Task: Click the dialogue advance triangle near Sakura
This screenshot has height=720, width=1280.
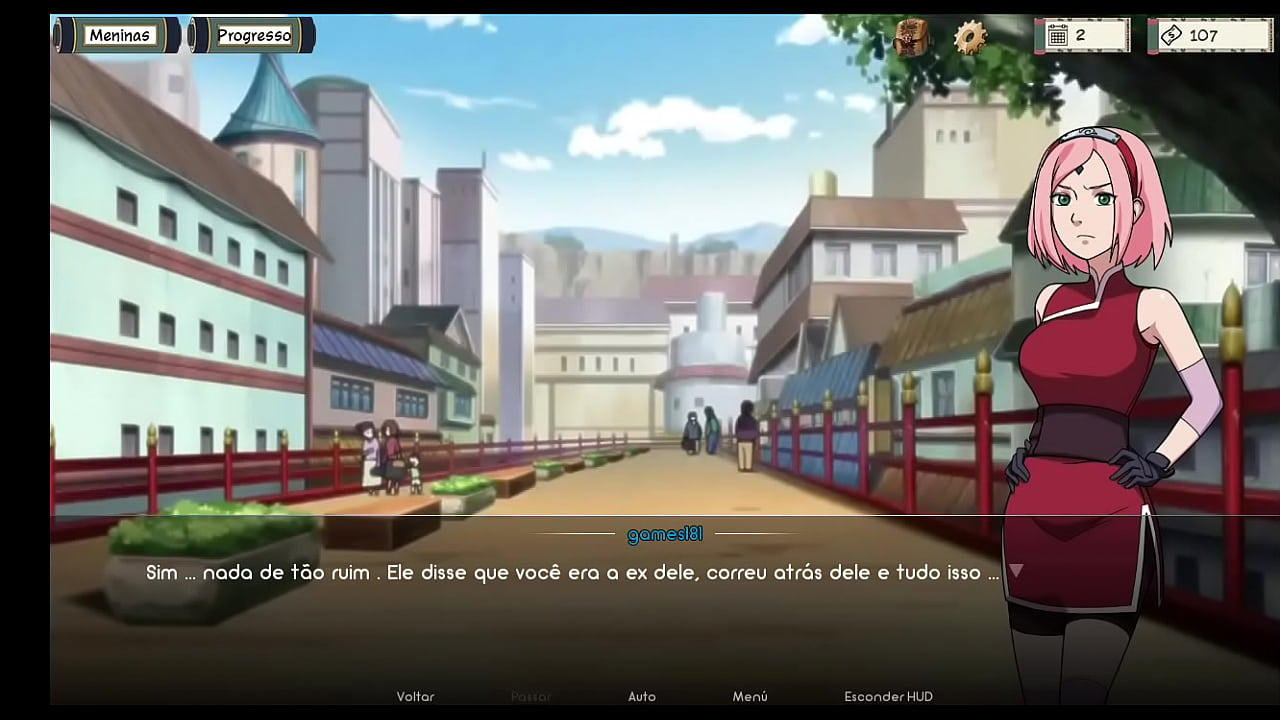Action: pos(1016,568)
